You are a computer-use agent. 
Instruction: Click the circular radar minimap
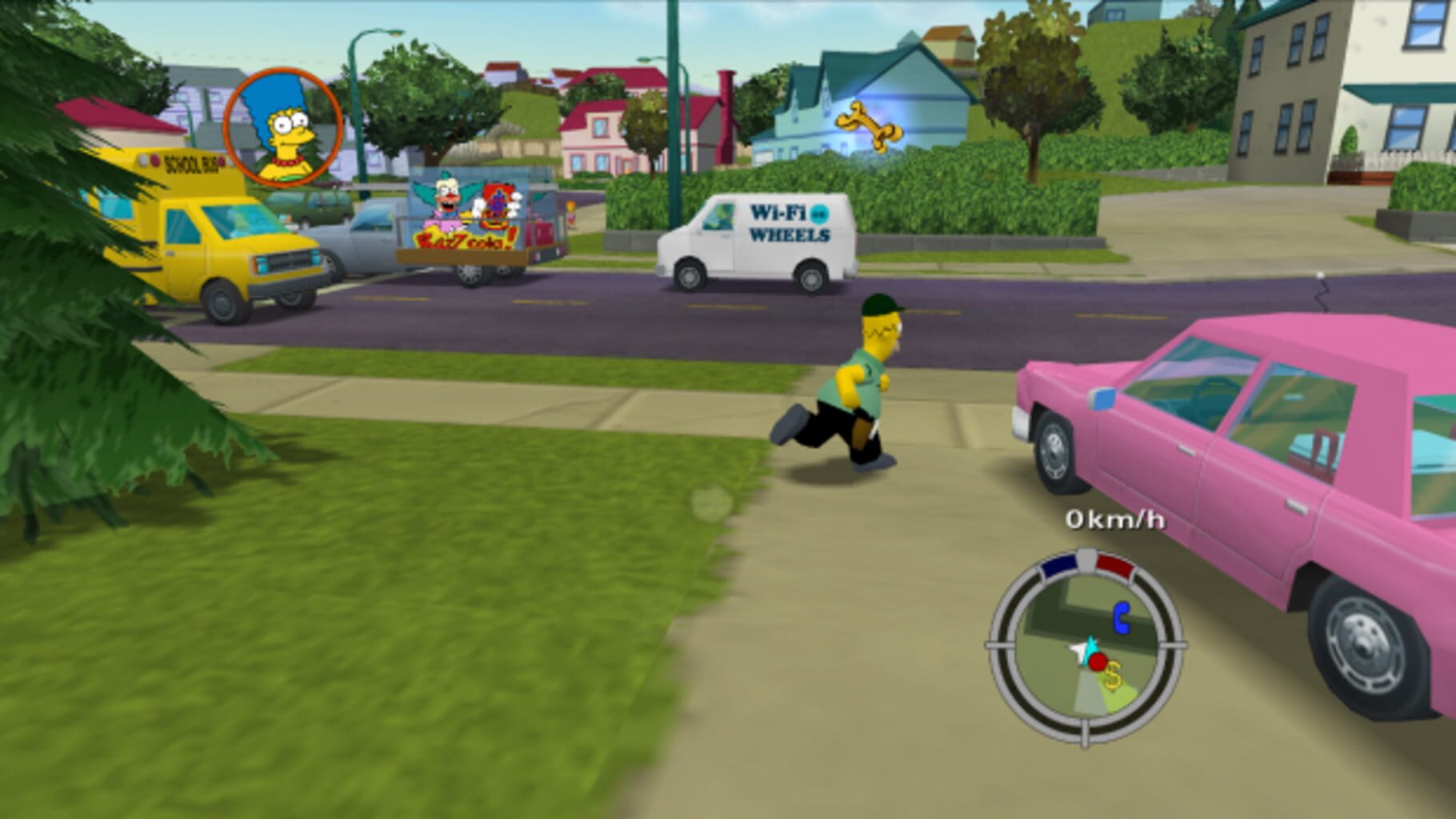click(x=1086, y=648)
